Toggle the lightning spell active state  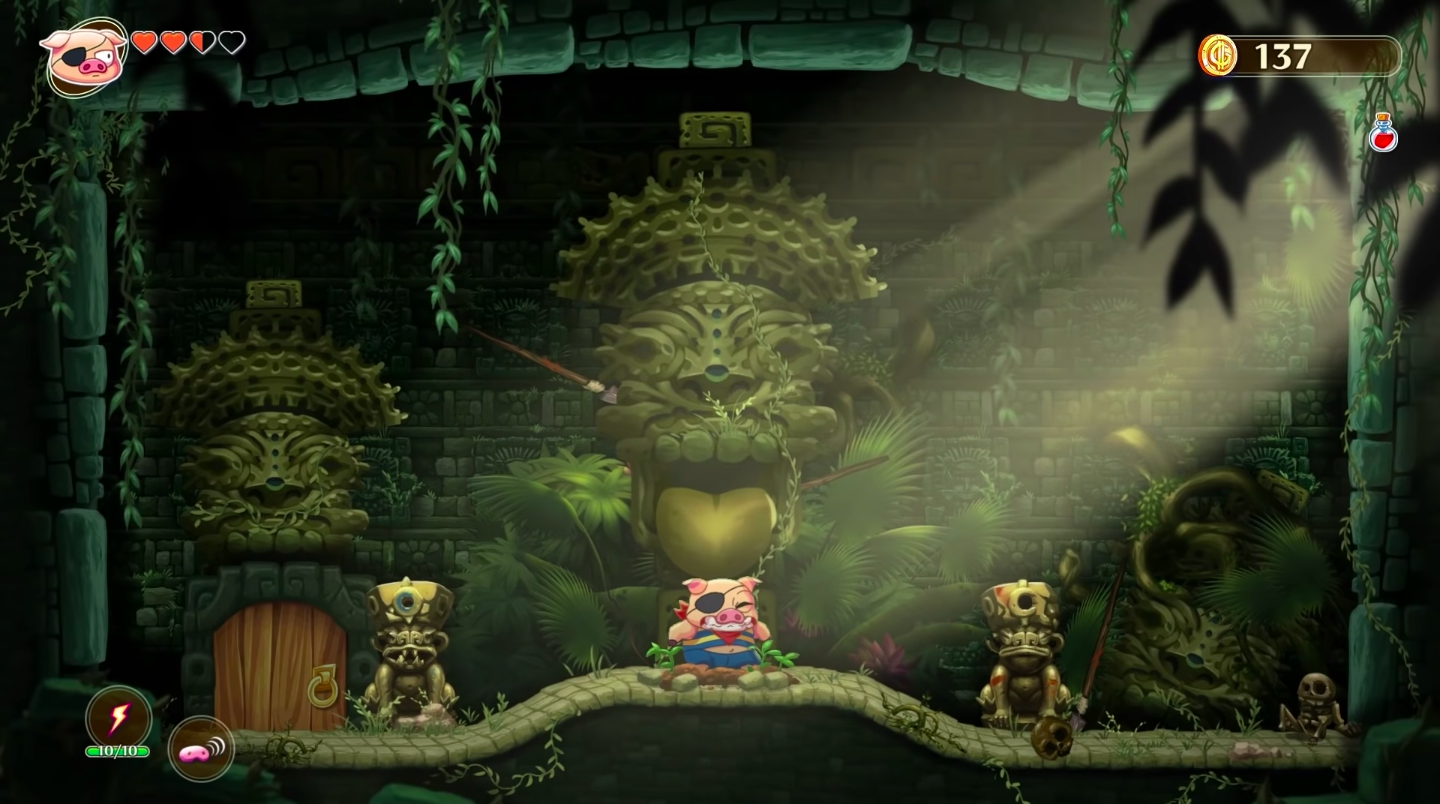click(x=119, y=717)
